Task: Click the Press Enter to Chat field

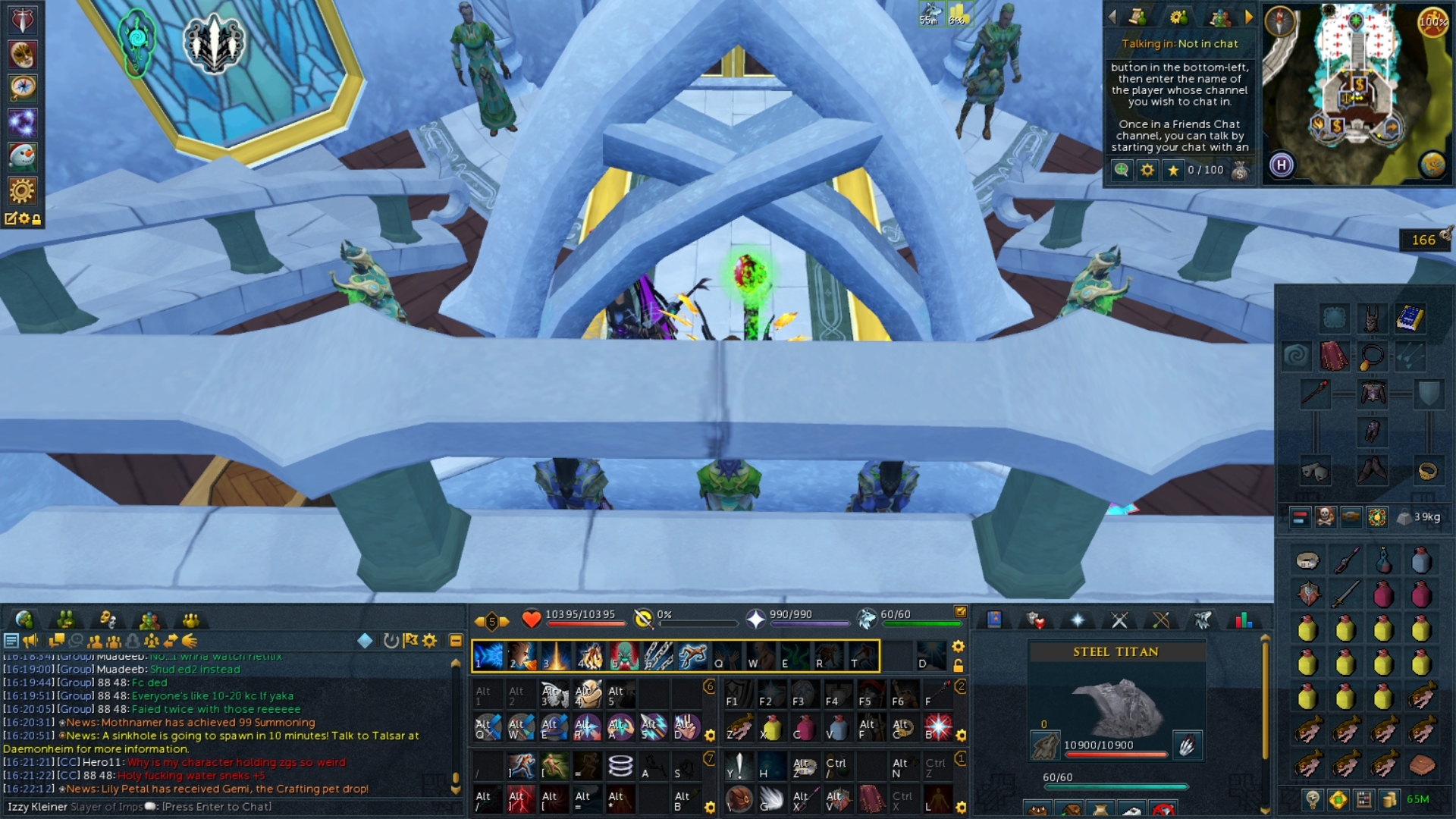Action: [216, 807]
